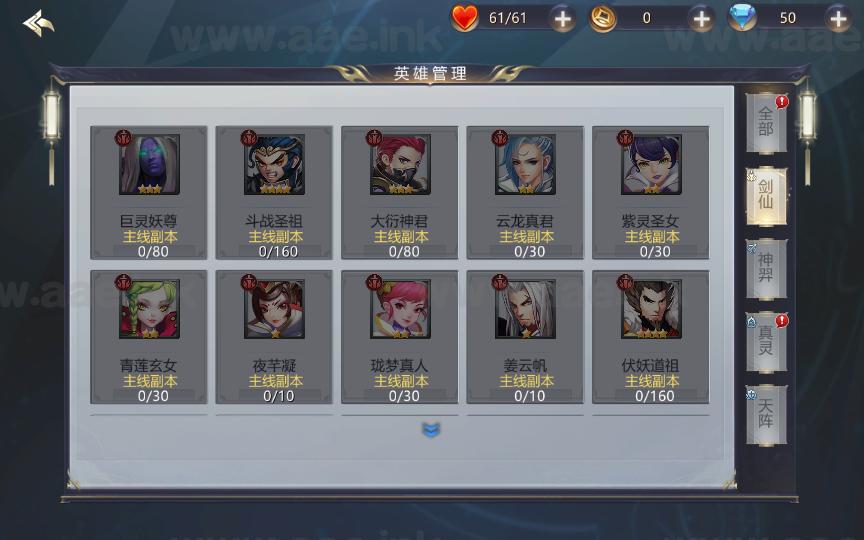This screenshot has height=540, width=864.
Task: Select the 云龙真君 hero card
Action: pyautogui.click(x=525, y=192)
